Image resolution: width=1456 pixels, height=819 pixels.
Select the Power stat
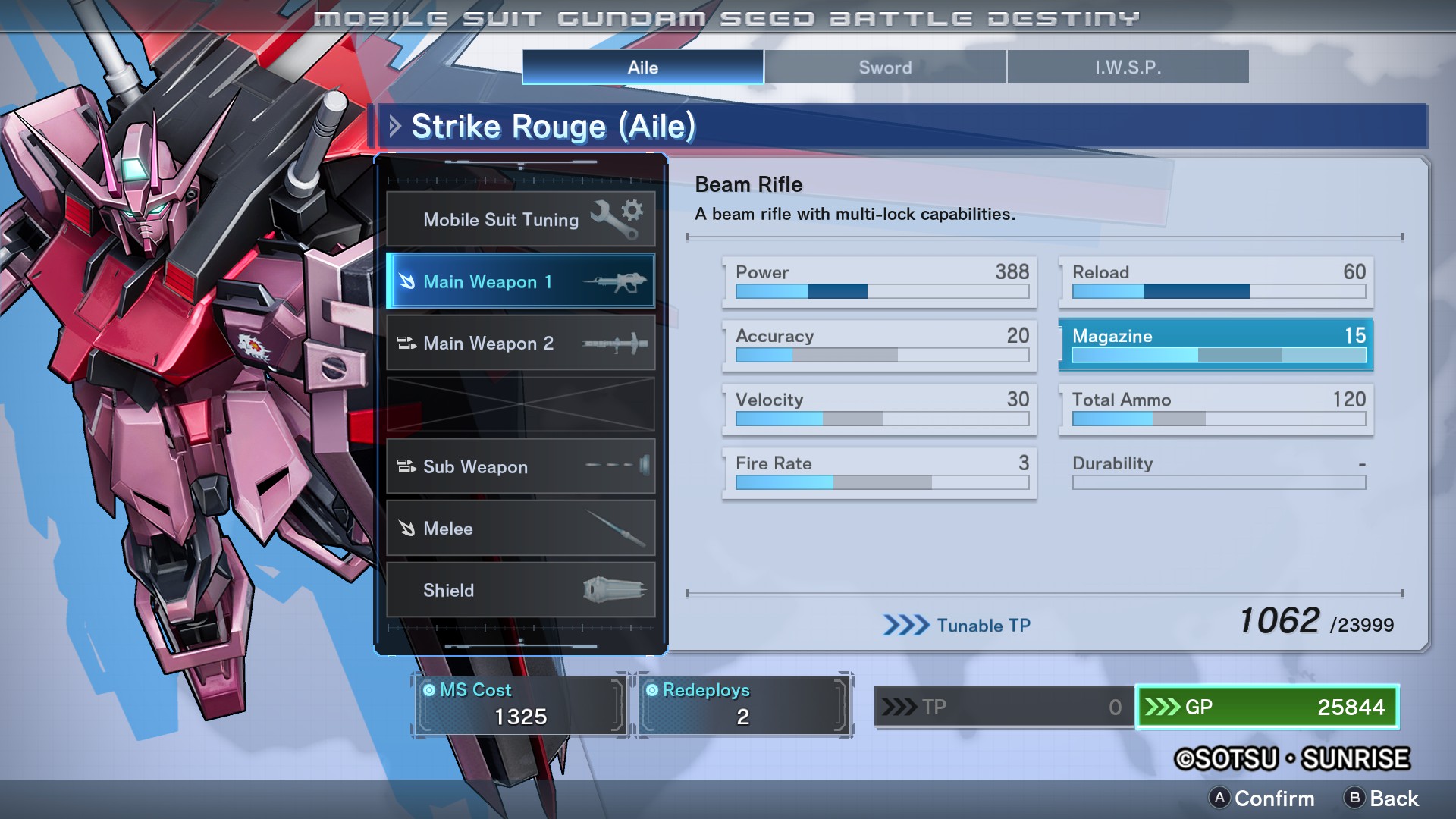click(880, 281)
